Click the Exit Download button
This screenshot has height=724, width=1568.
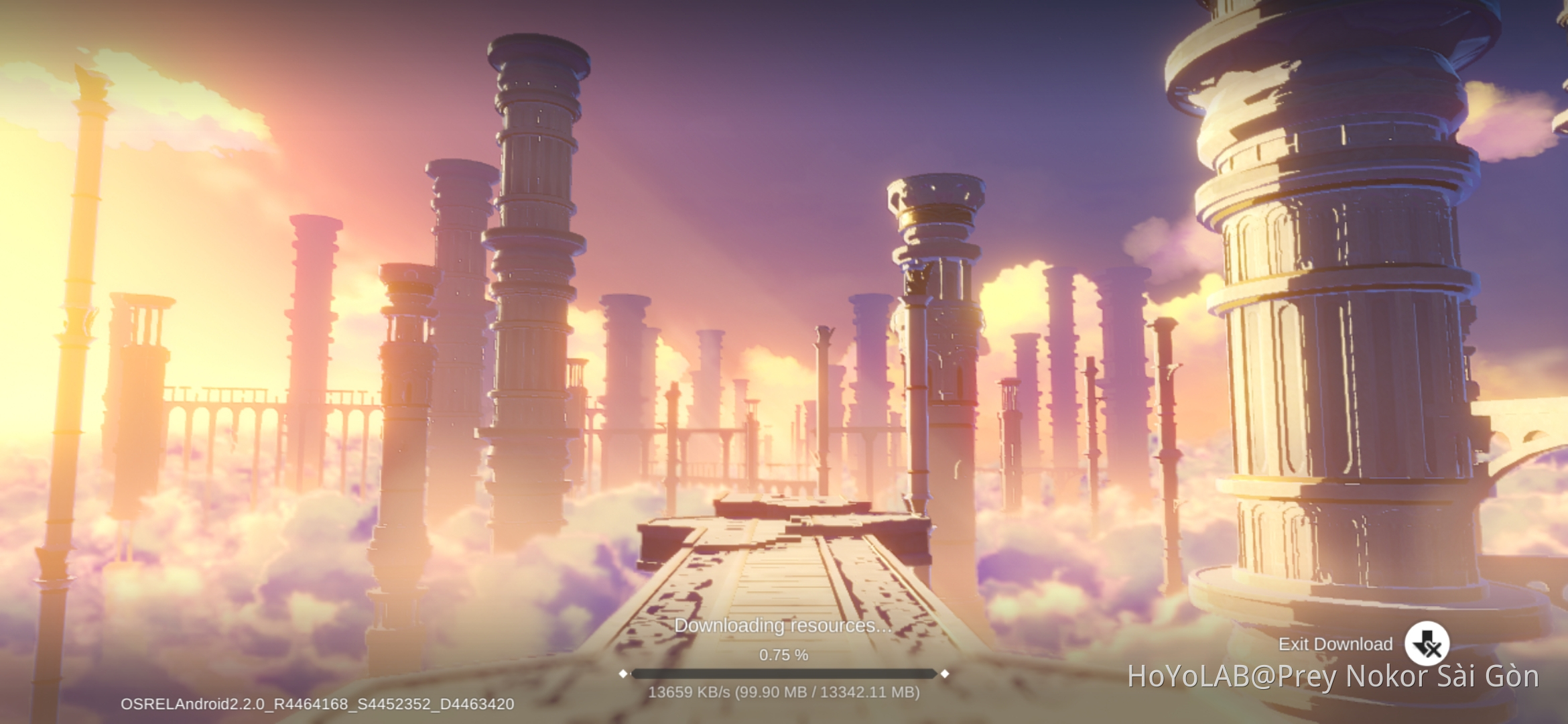point(1426,644)
